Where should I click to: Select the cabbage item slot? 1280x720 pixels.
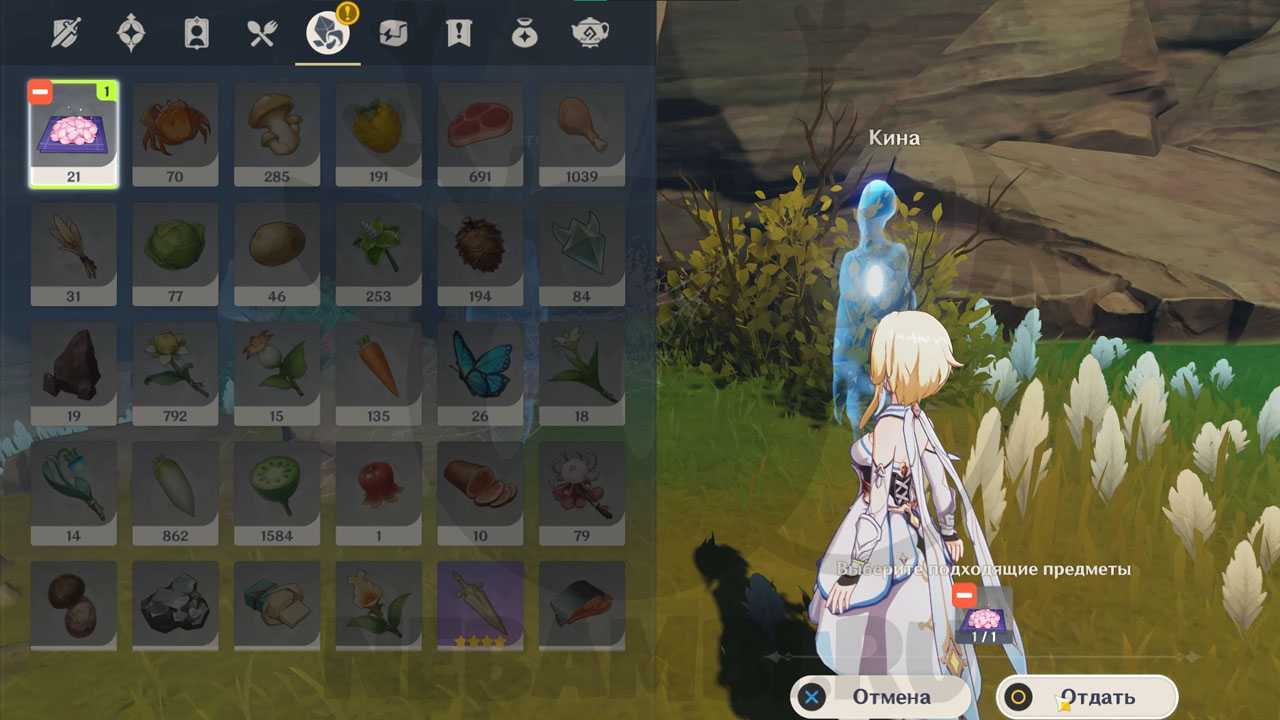tap(175, 253)
